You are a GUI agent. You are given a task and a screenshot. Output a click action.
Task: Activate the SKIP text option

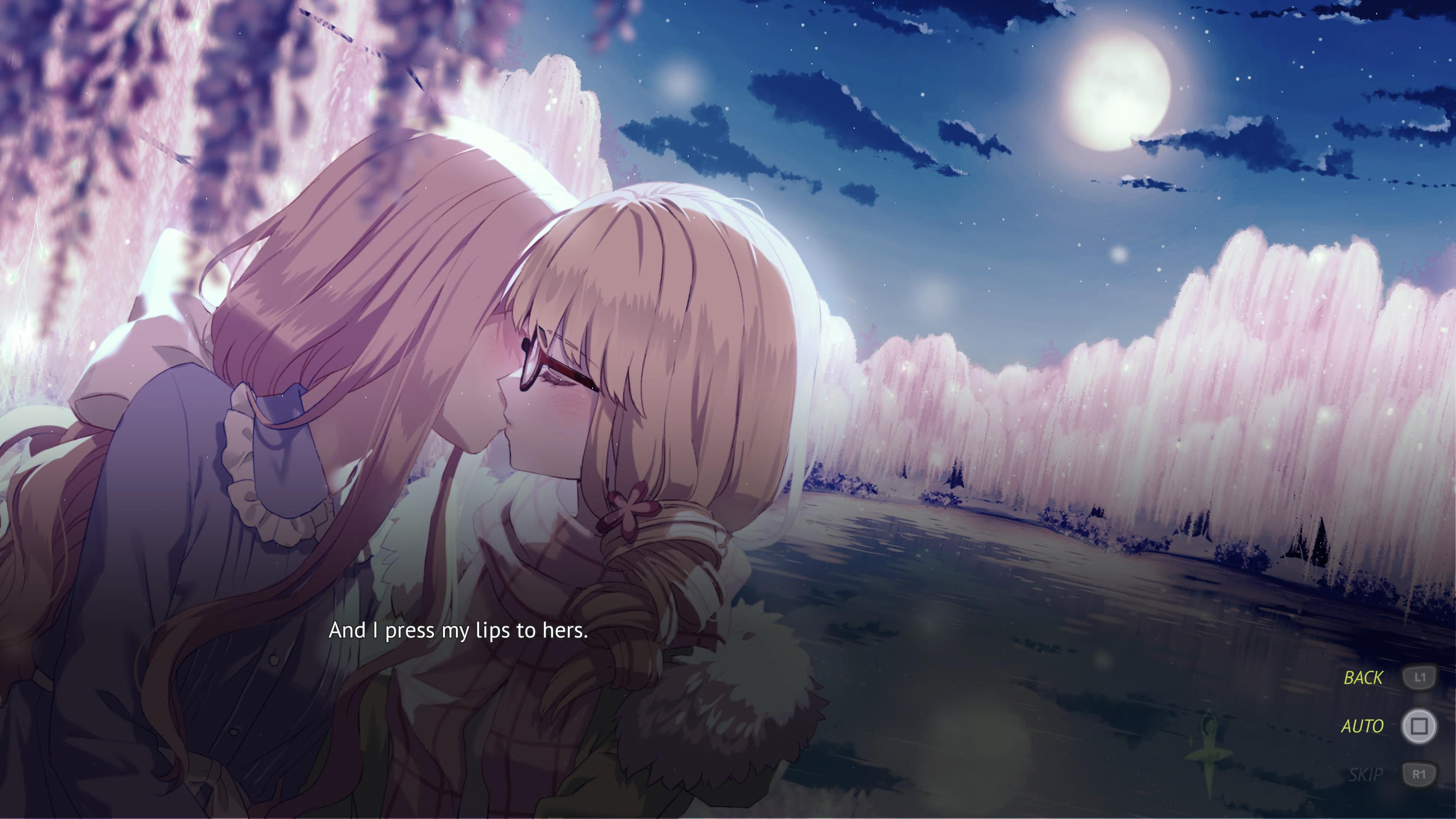pyautogui.click(x=1365, y=774)
